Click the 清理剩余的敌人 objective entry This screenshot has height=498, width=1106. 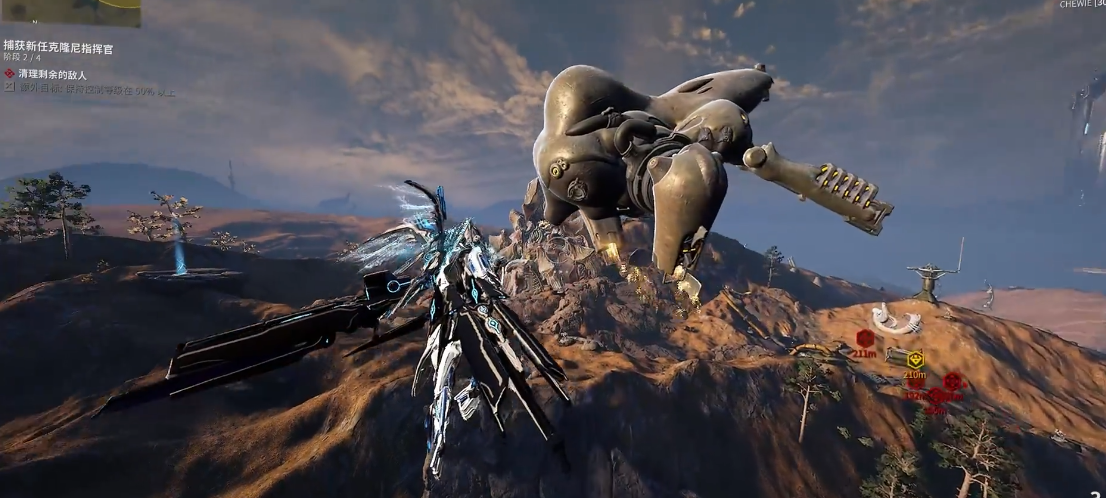pyautogui.click(x=52, y=74)
